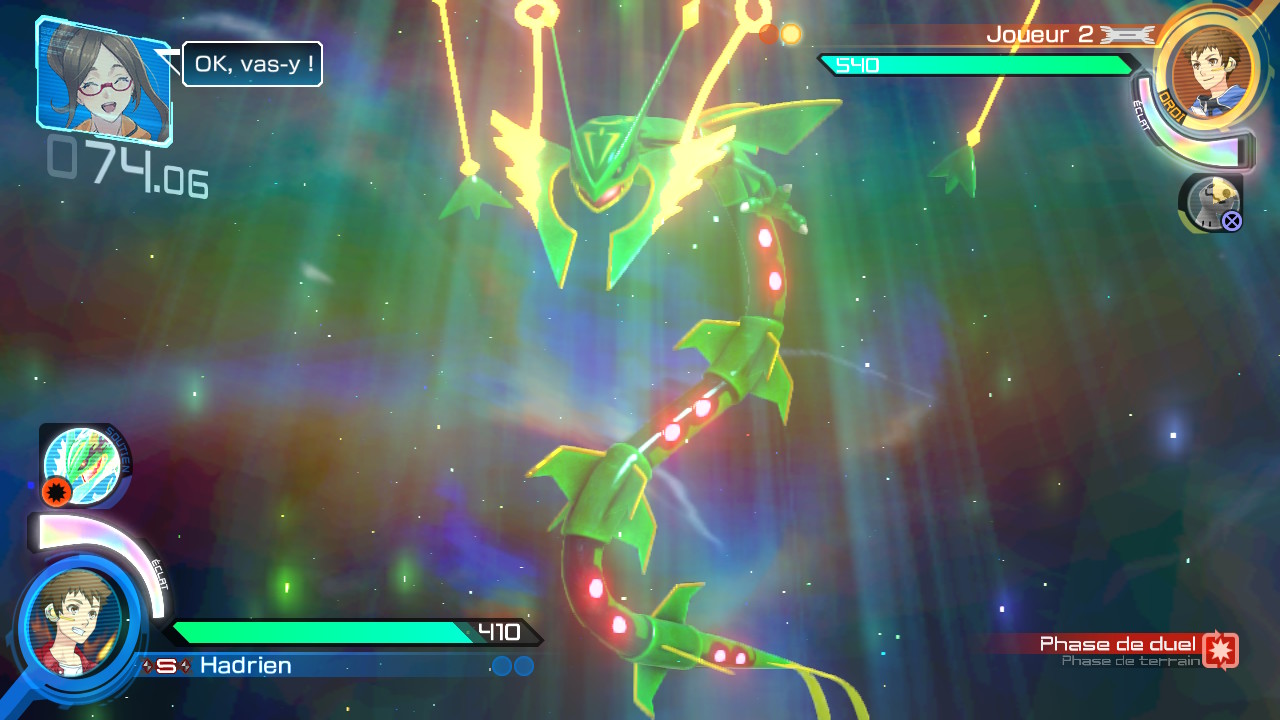
Task: Select the Rayquaza support Pokémon icon
Action: click(x=83, y=463)
